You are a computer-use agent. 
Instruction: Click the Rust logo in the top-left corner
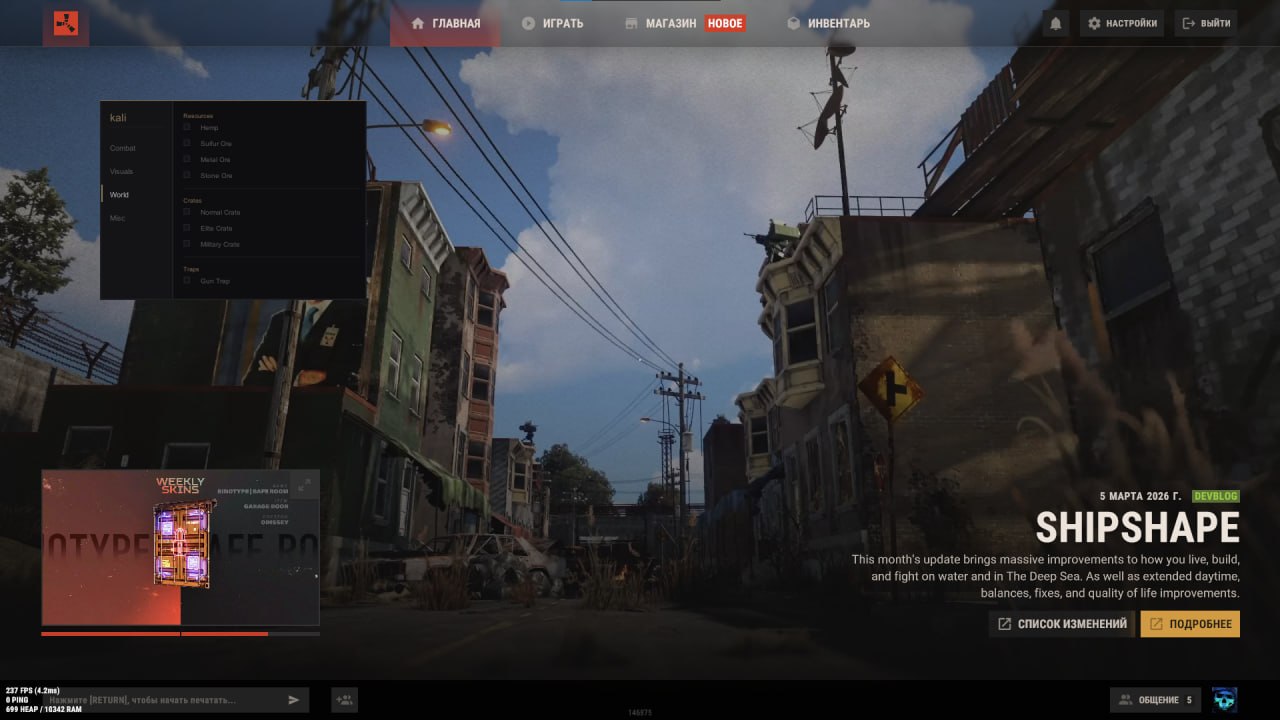point(64,25)
